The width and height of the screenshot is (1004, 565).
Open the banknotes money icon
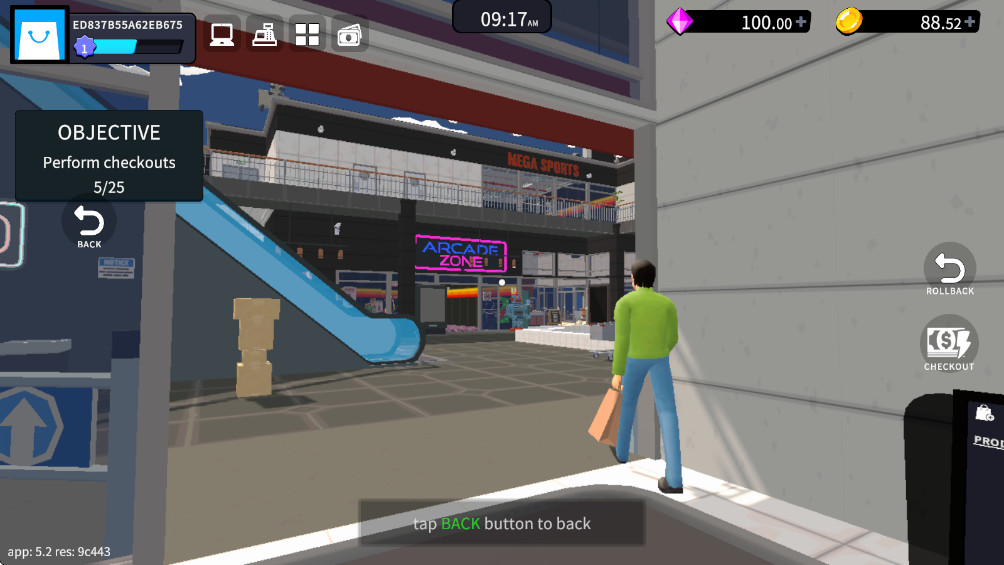(349, 34)
